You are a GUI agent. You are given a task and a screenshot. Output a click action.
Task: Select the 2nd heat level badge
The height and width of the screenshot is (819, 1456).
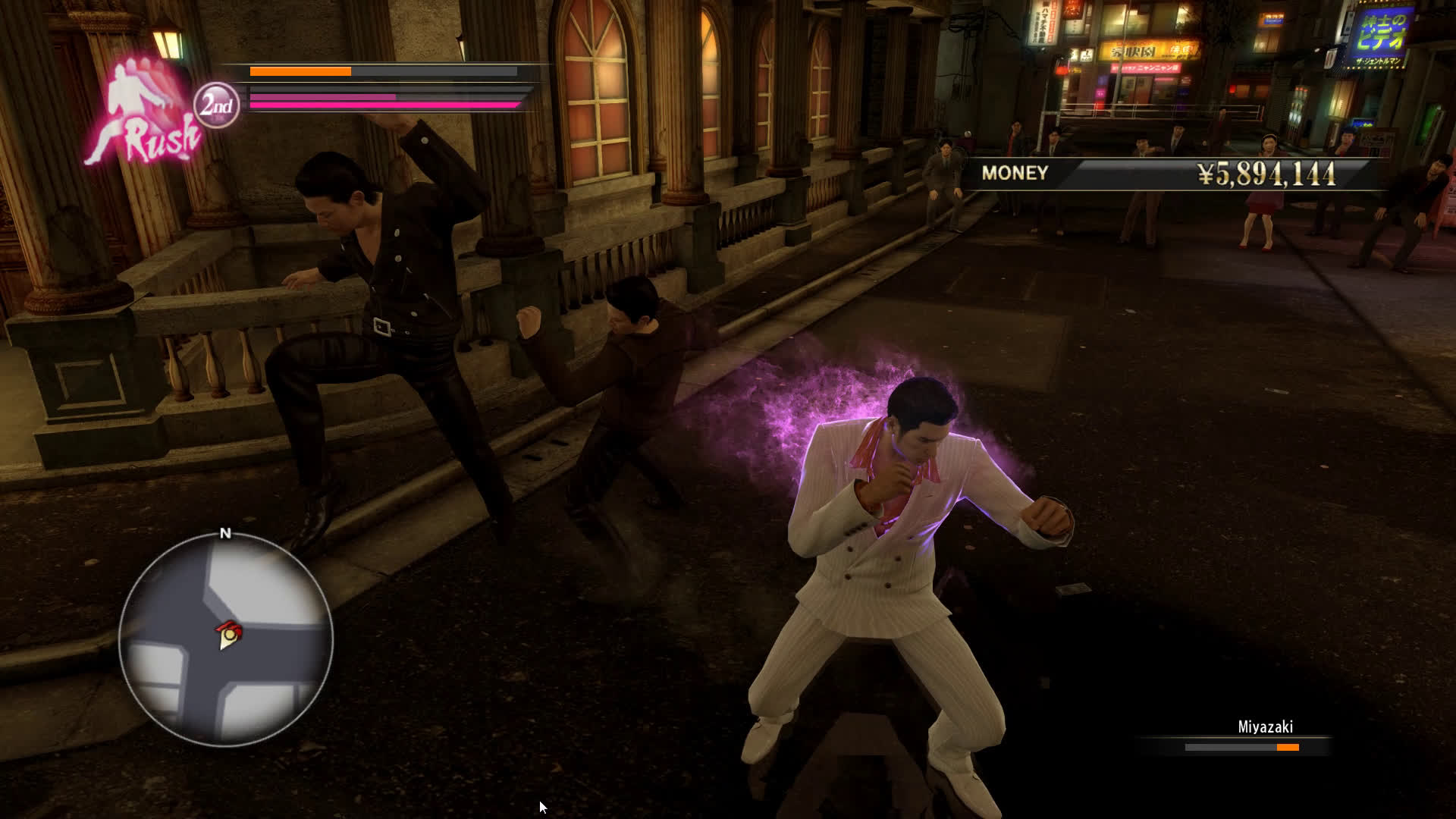pyautogui.click(x=216, y=105)
